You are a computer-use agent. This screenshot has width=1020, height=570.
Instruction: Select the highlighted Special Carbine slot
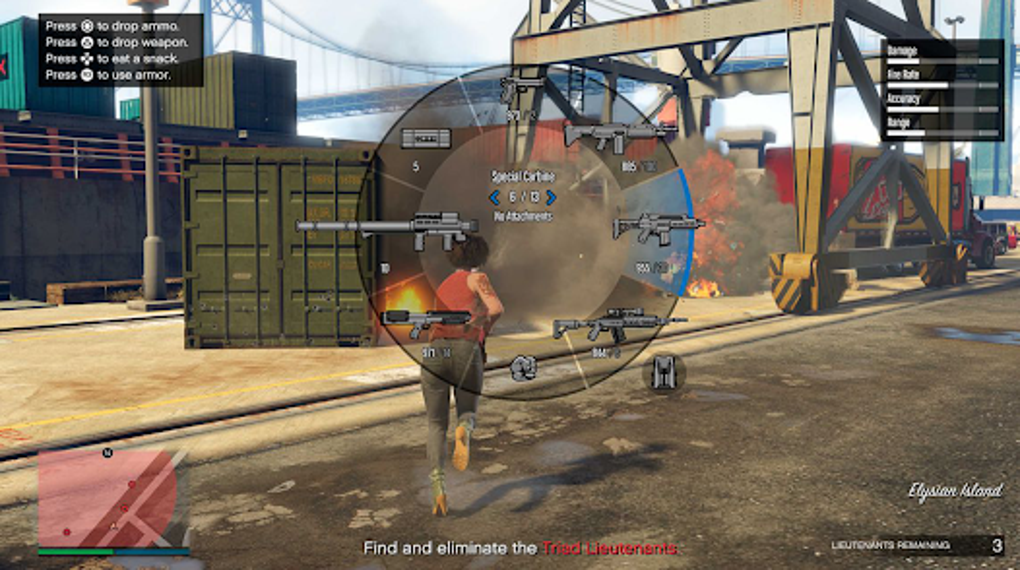(x=657, y=227)
